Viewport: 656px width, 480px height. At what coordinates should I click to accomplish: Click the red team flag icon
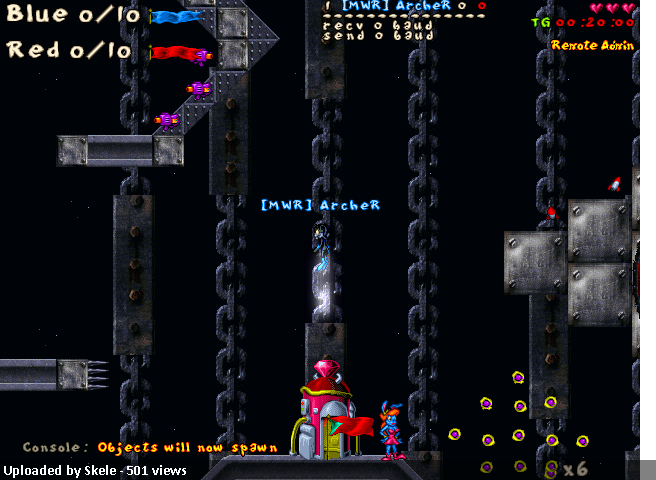[x=177, y=52]
